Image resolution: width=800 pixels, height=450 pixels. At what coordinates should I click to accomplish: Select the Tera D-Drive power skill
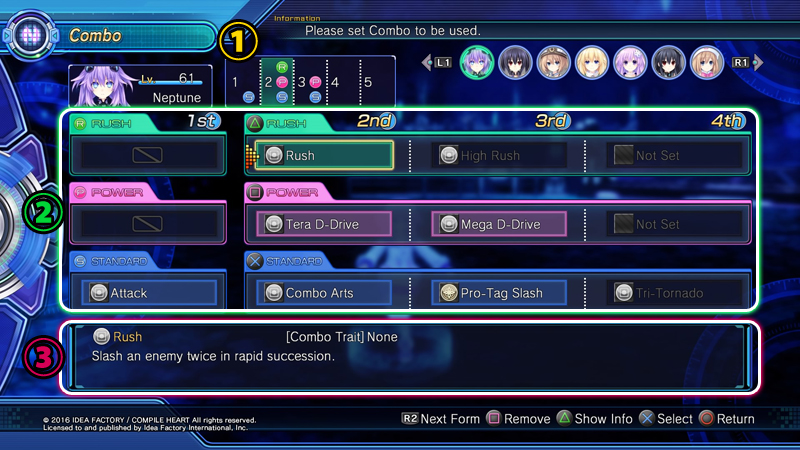[324, 224]
